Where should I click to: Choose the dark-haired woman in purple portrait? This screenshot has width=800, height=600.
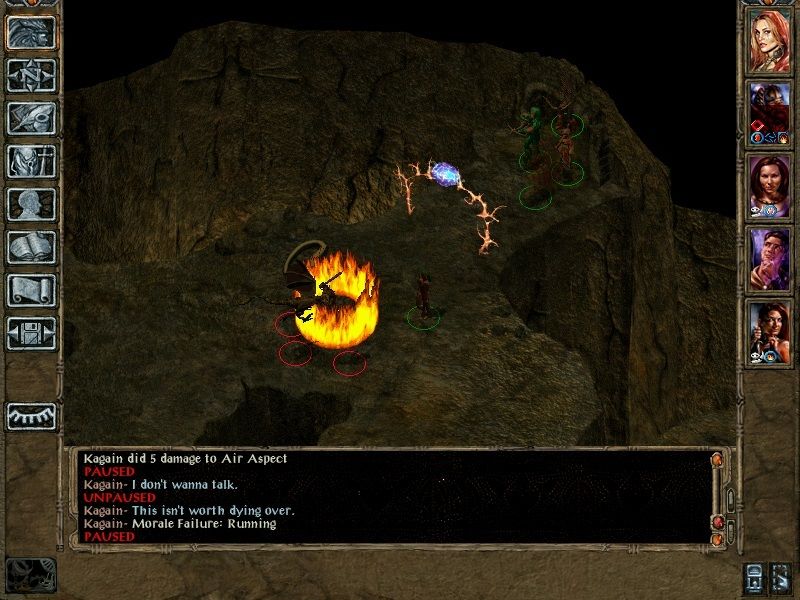click(x=770, y=185)
